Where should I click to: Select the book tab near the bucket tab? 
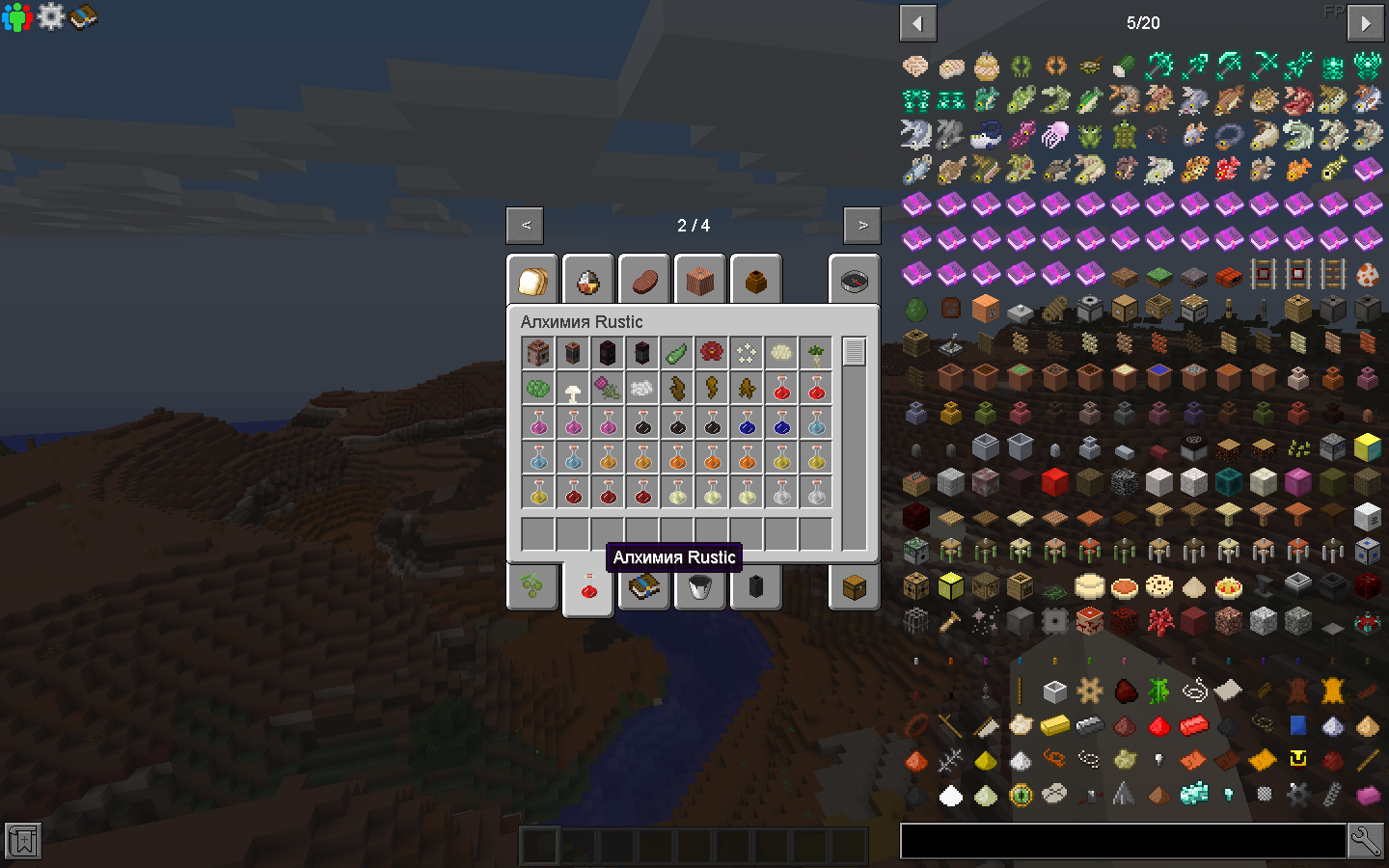click(643, 588)
